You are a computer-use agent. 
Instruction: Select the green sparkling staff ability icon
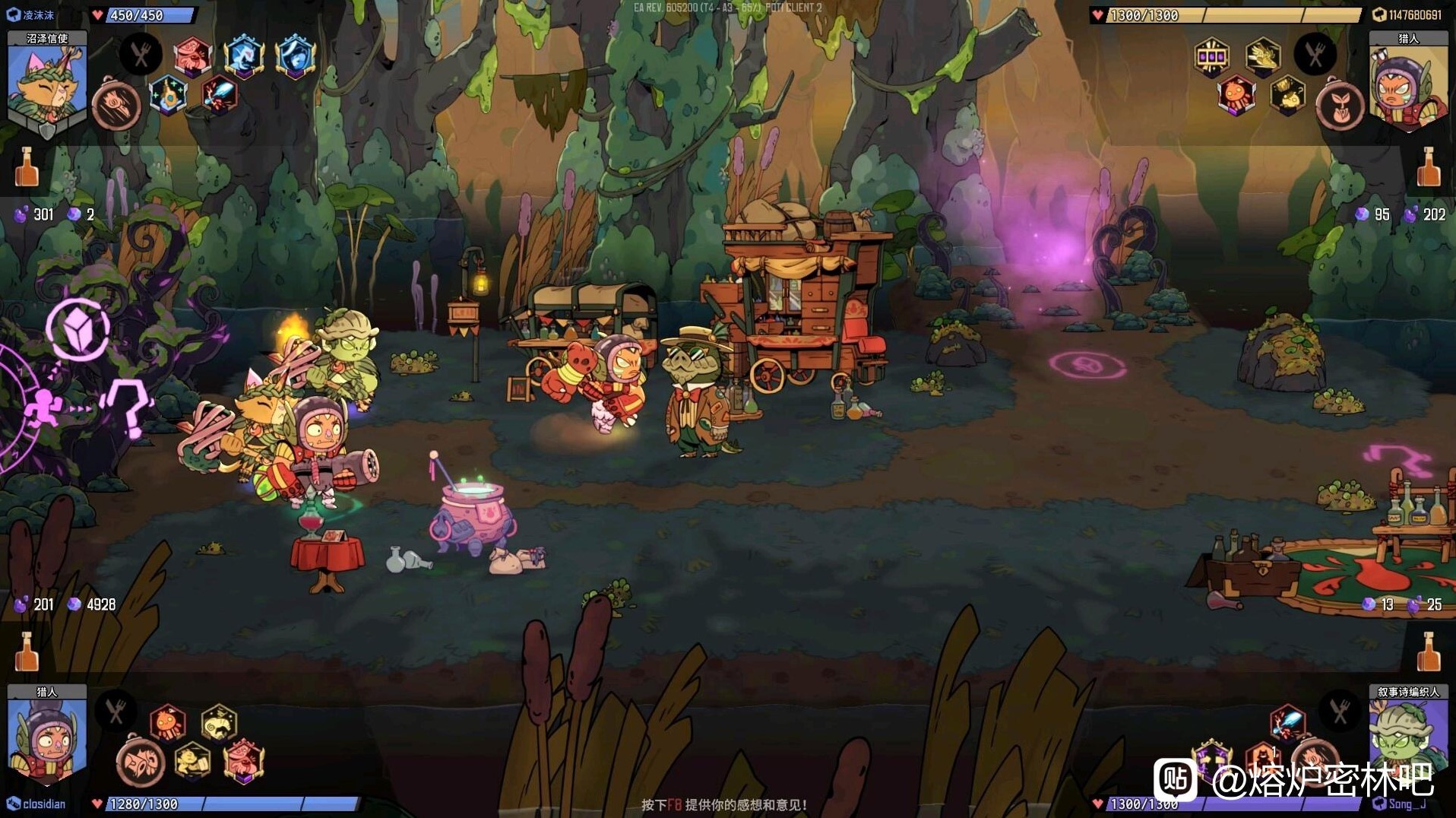168,97
